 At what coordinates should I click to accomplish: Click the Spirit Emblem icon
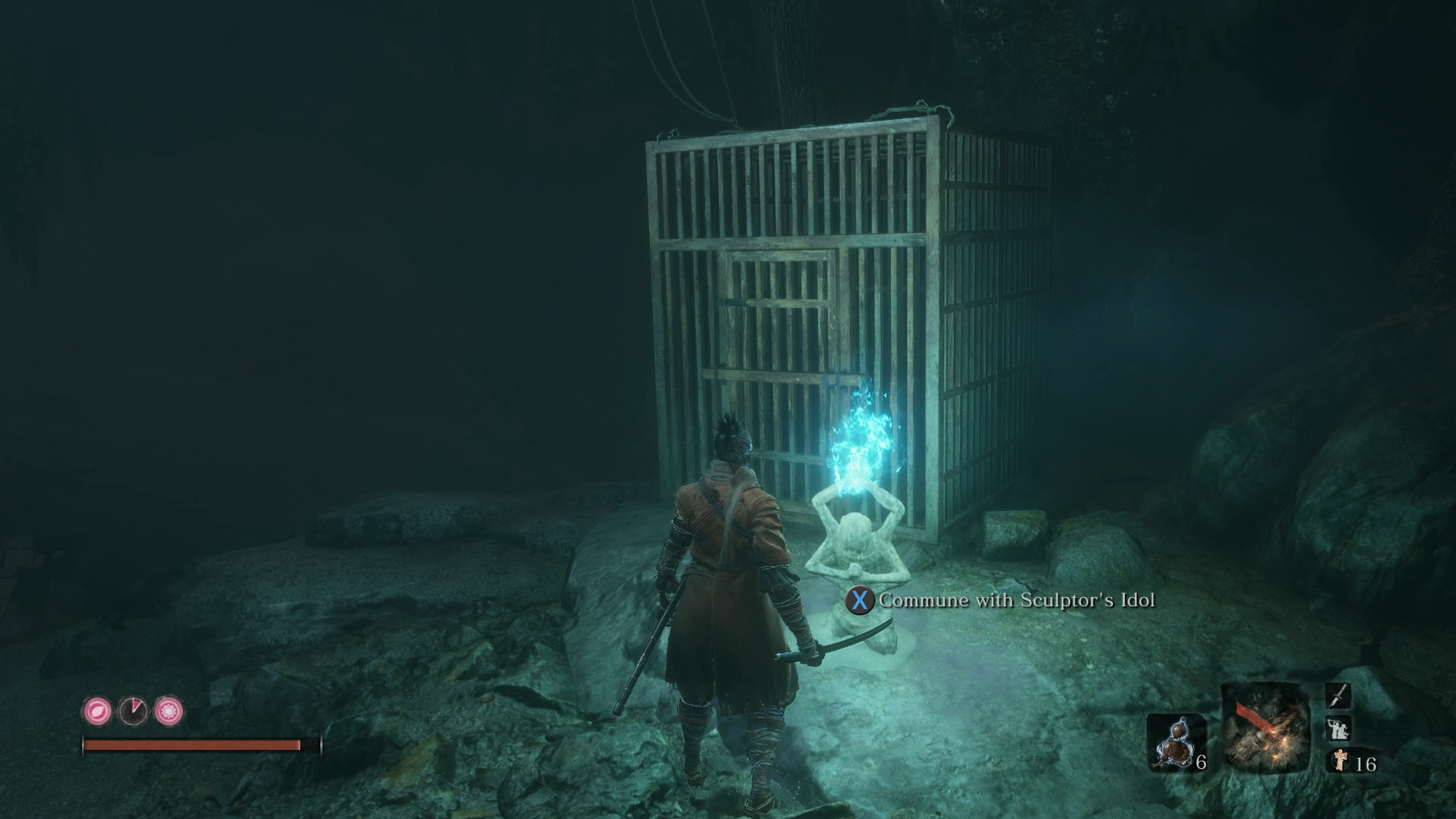(x=1340, y=760)
